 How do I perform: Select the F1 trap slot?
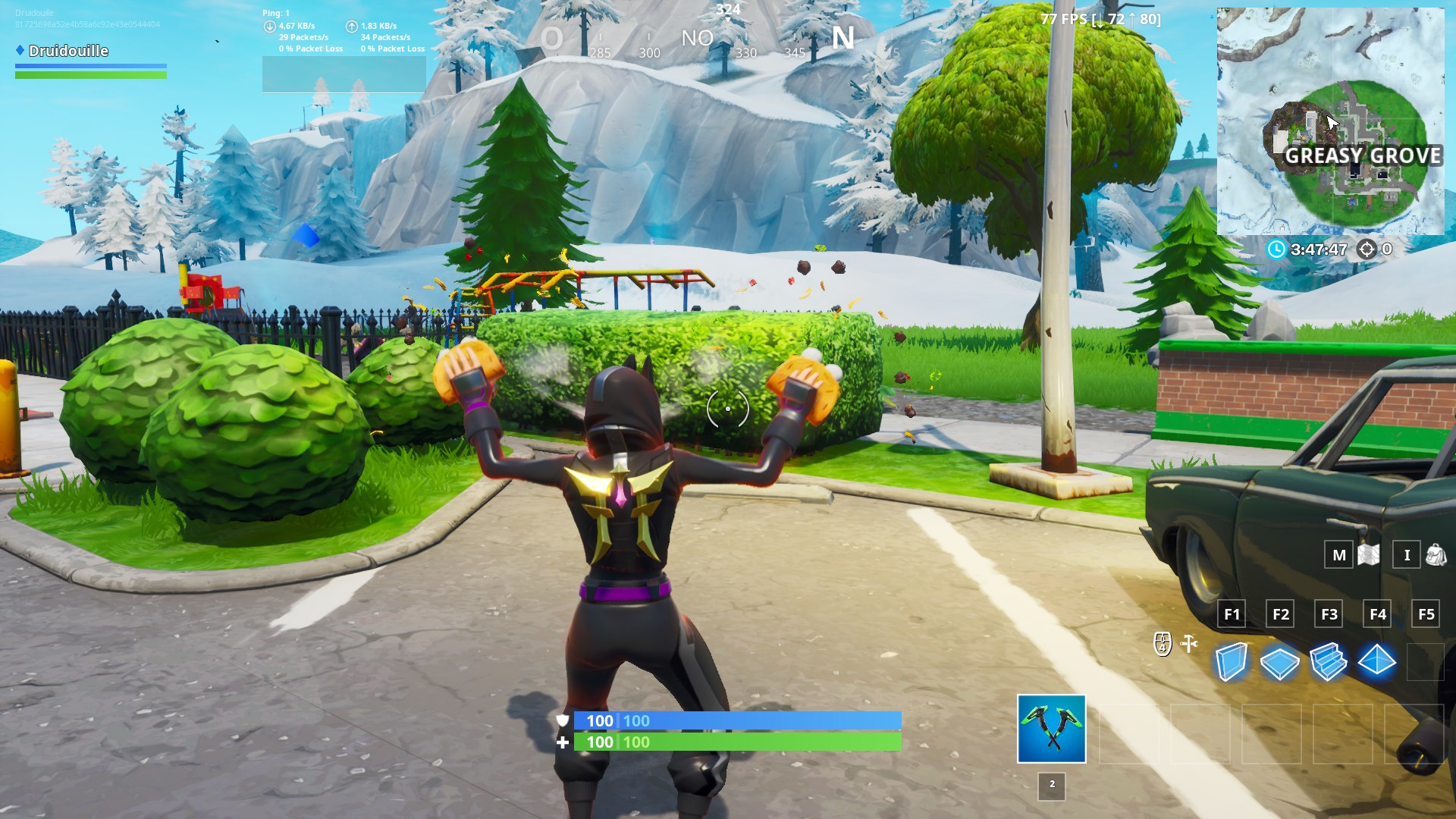point(1231,614)
